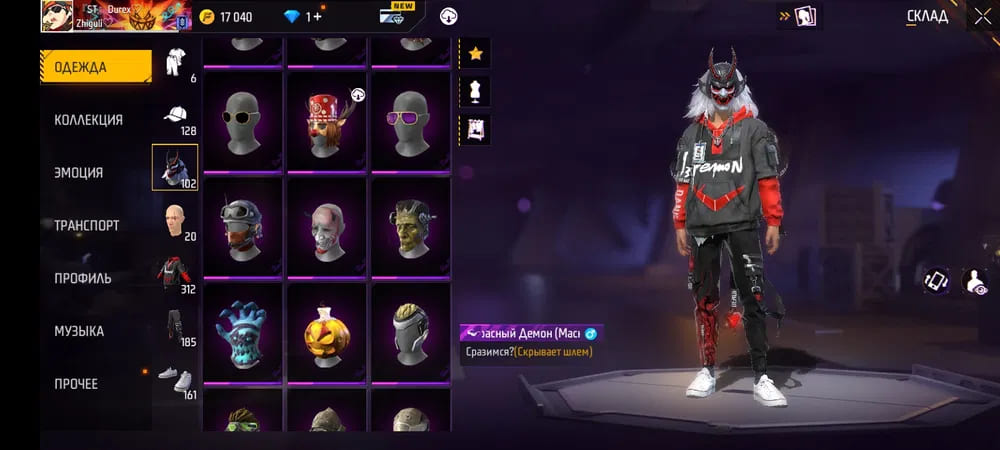Open the ПРОЧЕЕ category
The width and height of the screenshot is (1000, 450).
click(76, 383)
